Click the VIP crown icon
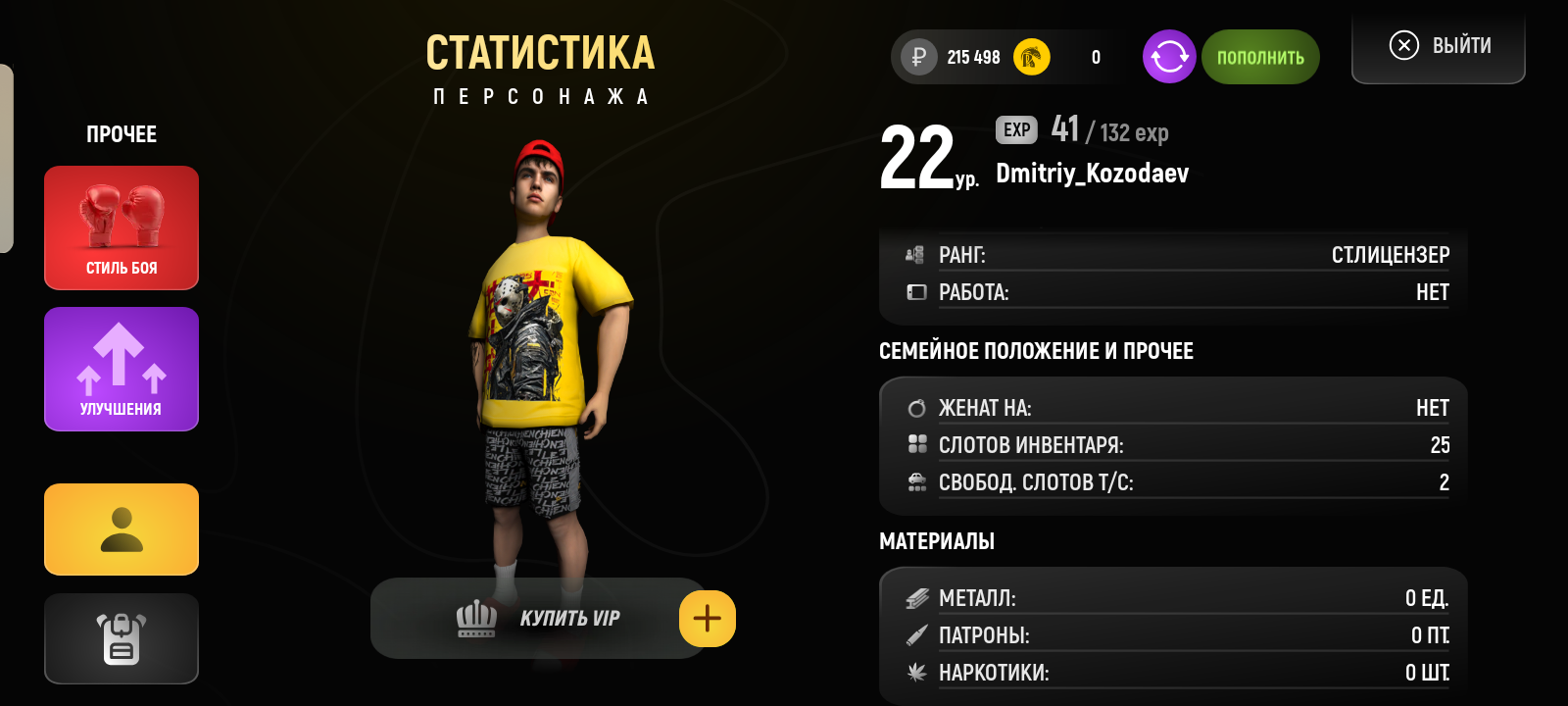 point(474,618)
